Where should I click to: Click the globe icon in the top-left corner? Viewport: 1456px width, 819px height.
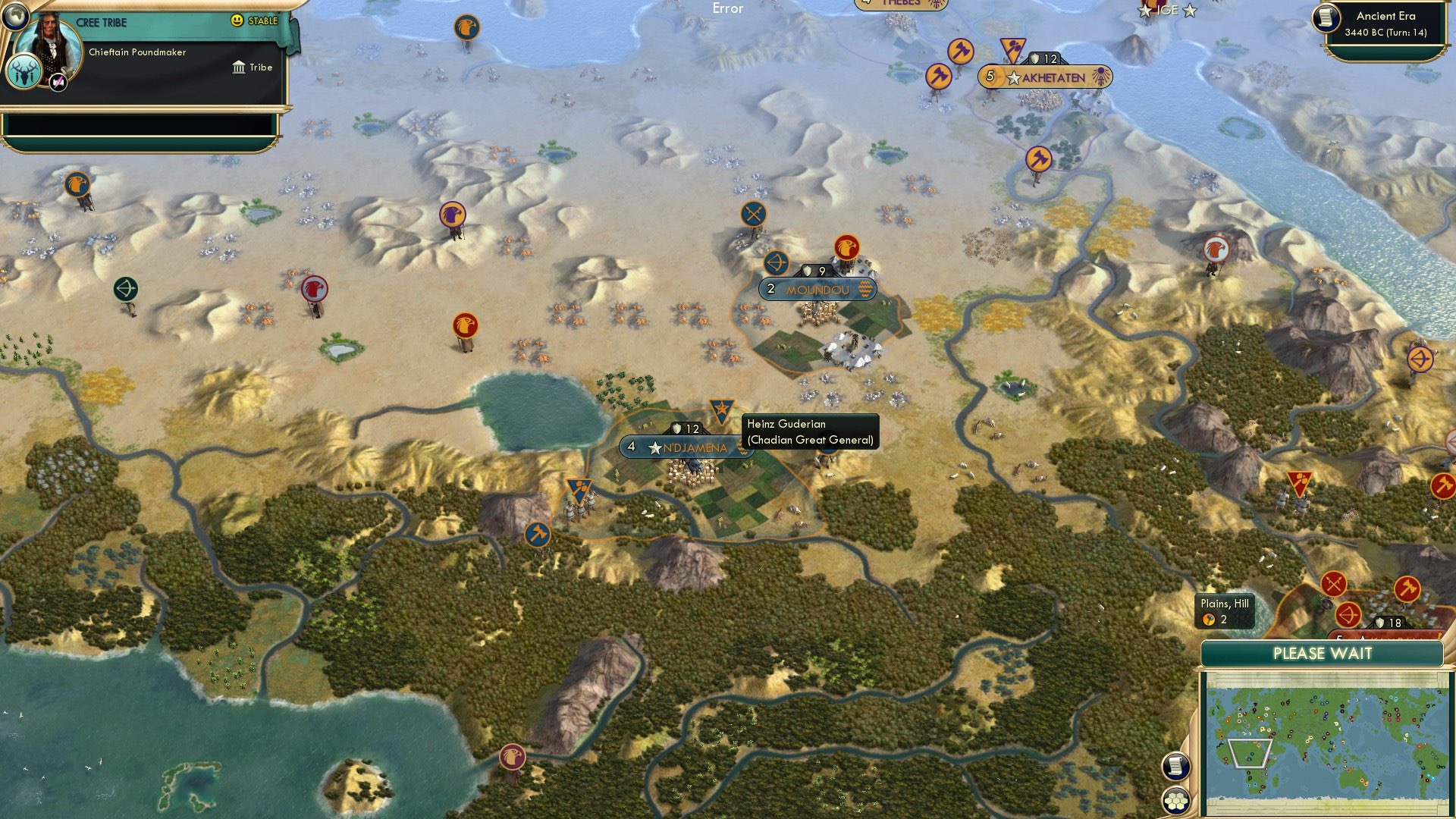[x=15, y=19]
